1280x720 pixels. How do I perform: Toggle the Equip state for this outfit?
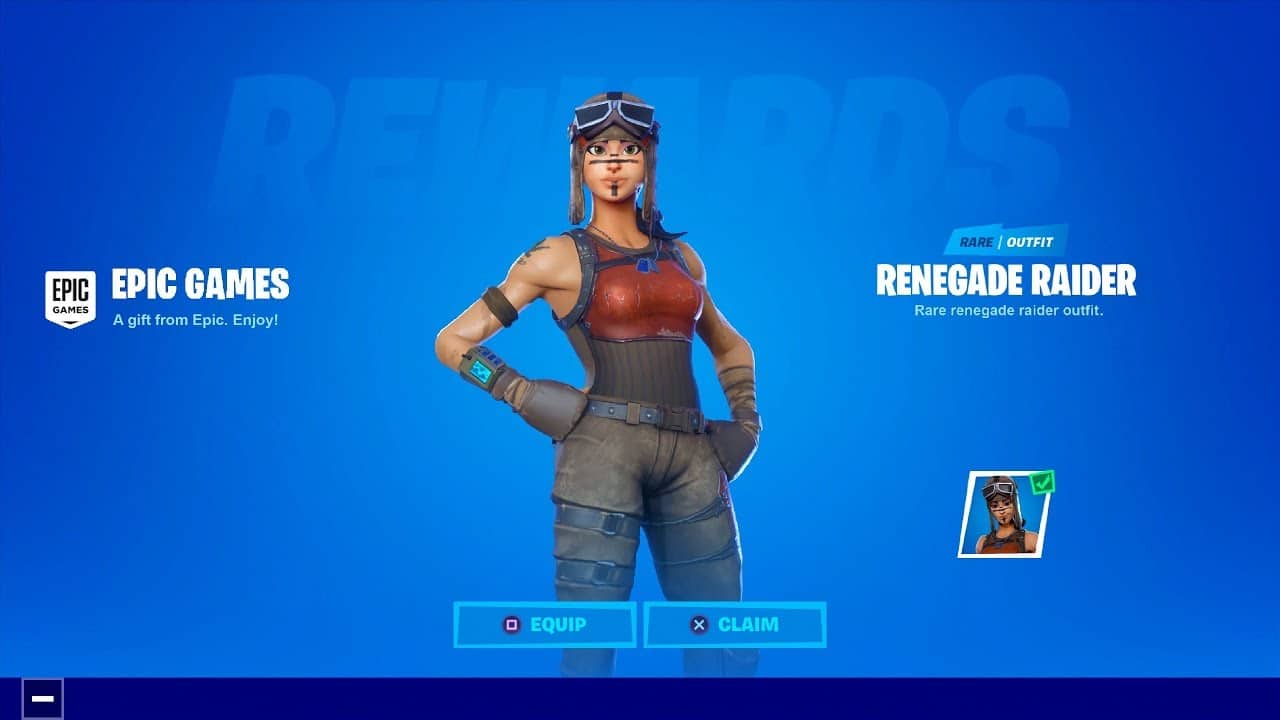pyautogui.click(x=545, y=625)
